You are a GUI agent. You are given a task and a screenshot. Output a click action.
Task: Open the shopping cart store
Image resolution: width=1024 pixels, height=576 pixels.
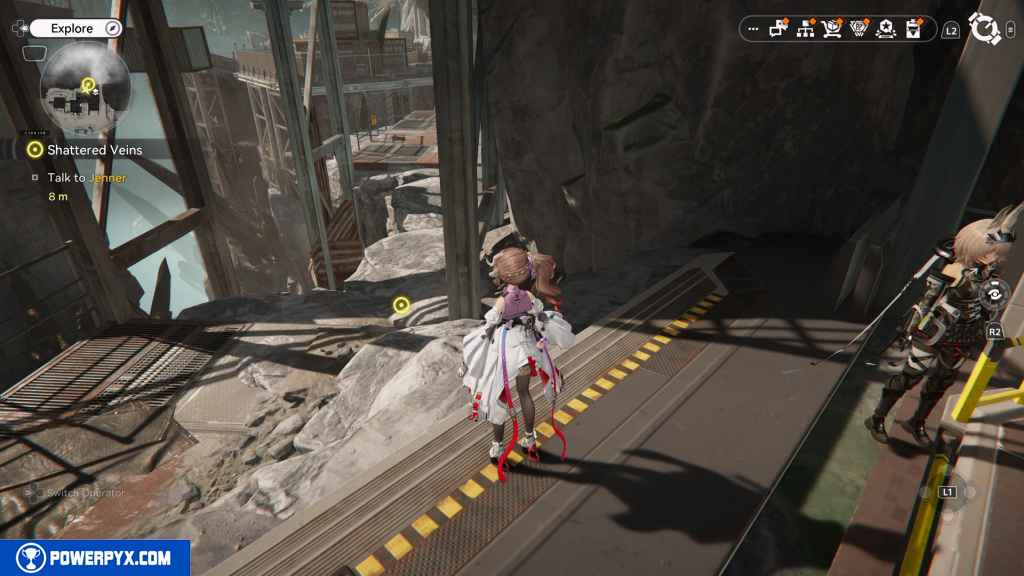tap(831, 29)
